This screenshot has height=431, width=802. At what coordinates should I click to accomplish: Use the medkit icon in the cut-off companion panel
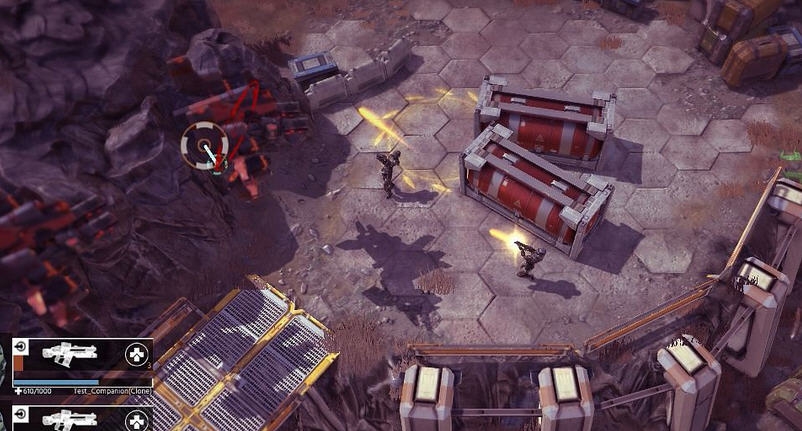click(x=136, y=420)
